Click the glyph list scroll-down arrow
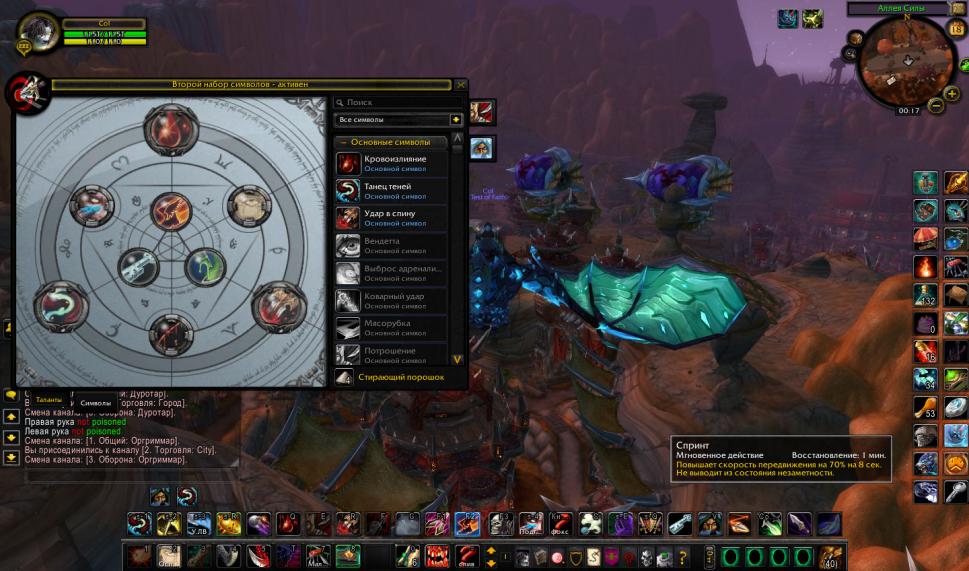The image size is (969, 571). pos(457,358)
